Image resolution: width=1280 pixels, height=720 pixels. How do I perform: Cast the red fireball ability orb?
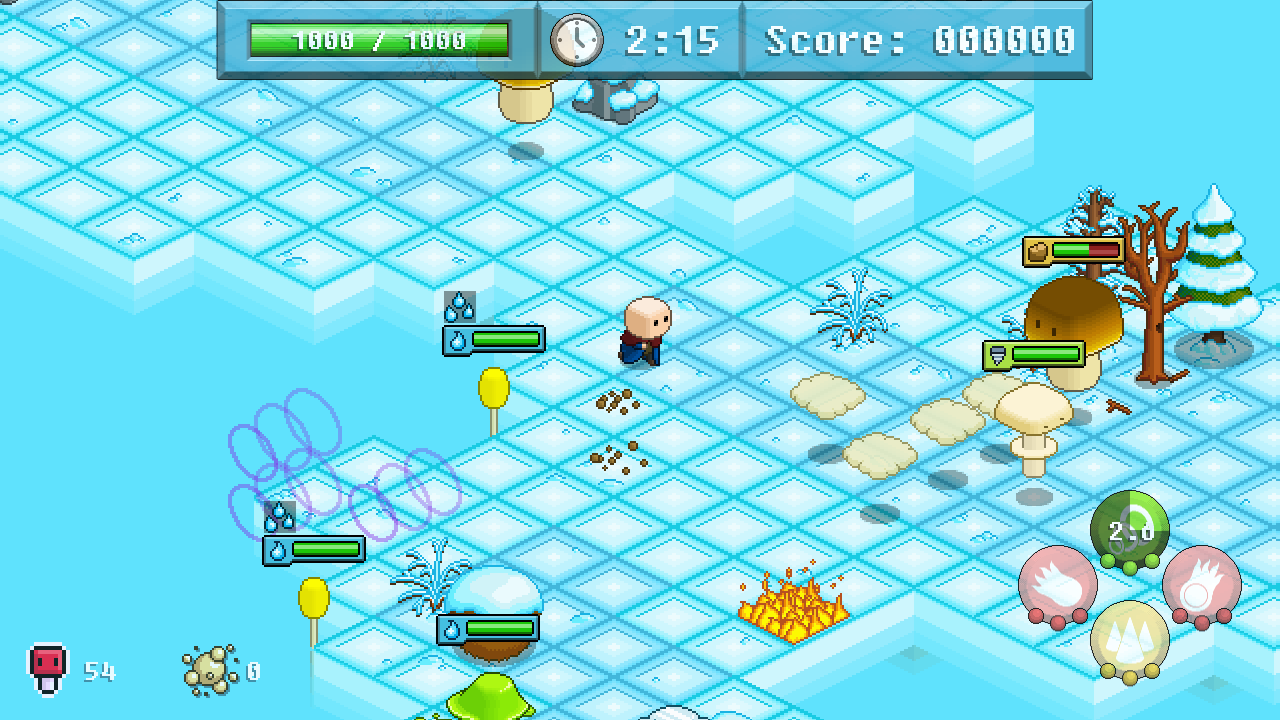click(1201, 585)
